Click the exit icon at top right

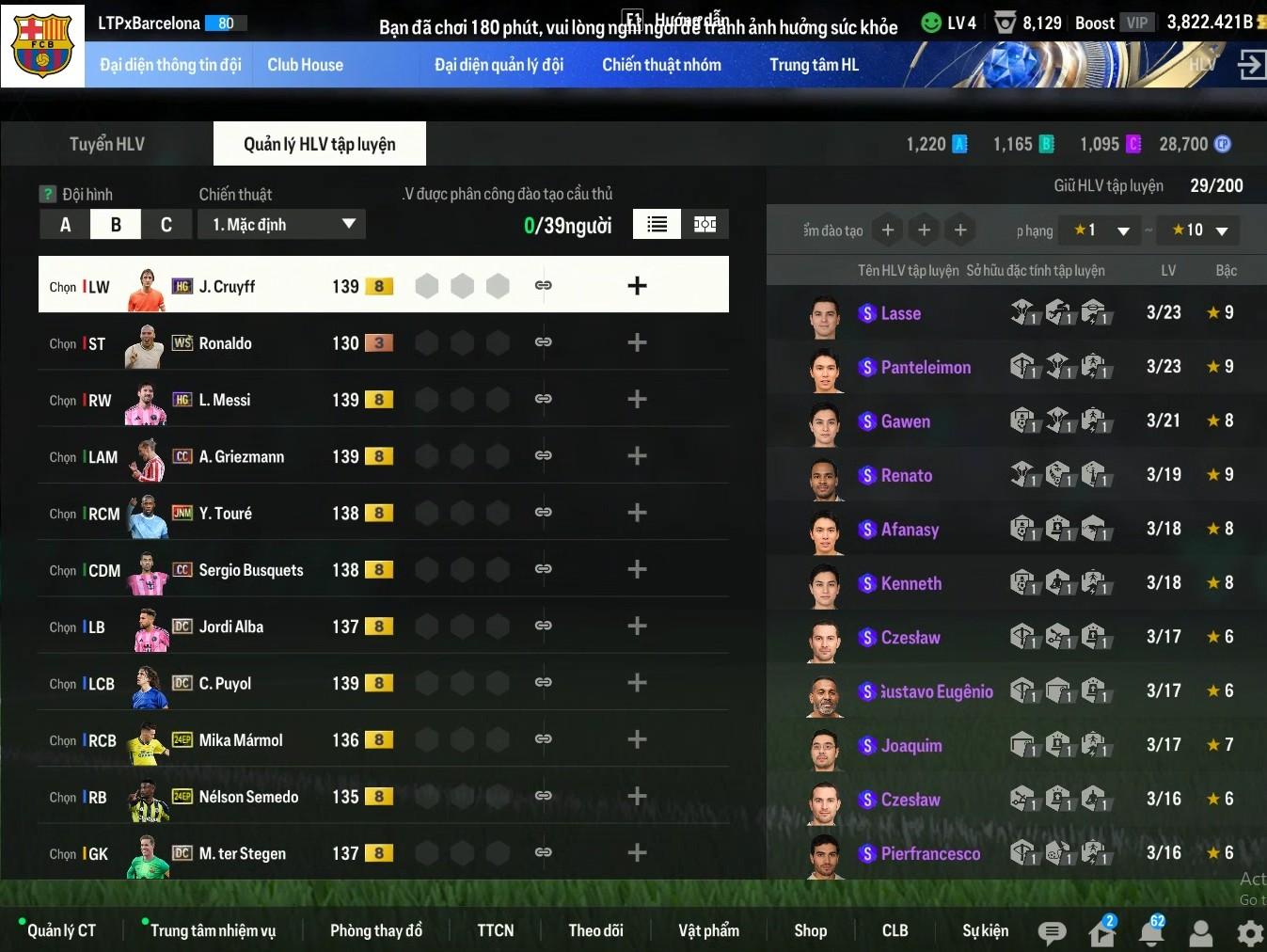point(1251,65)
